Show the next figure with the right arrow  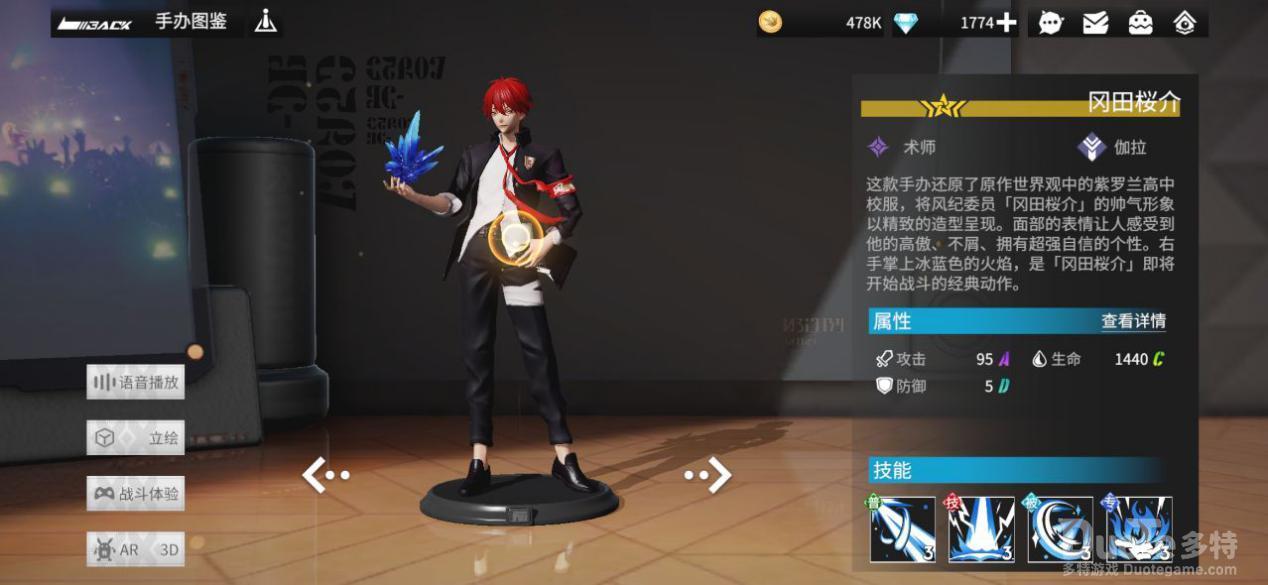tap(708, 475)
